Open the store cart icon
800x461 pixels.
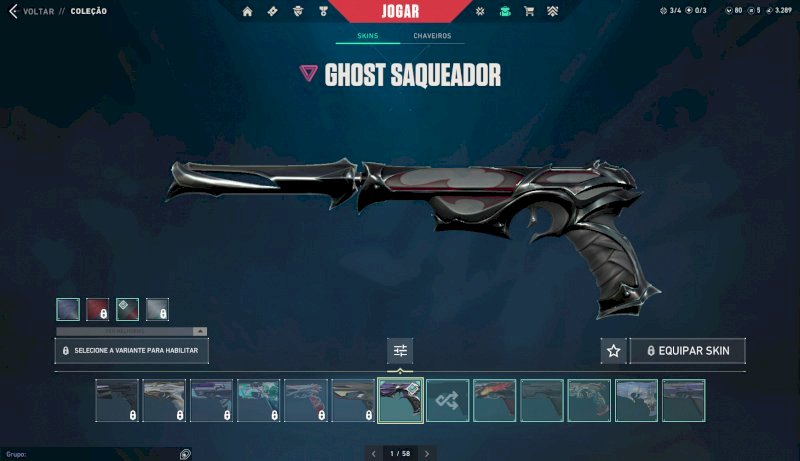[529, 11]
